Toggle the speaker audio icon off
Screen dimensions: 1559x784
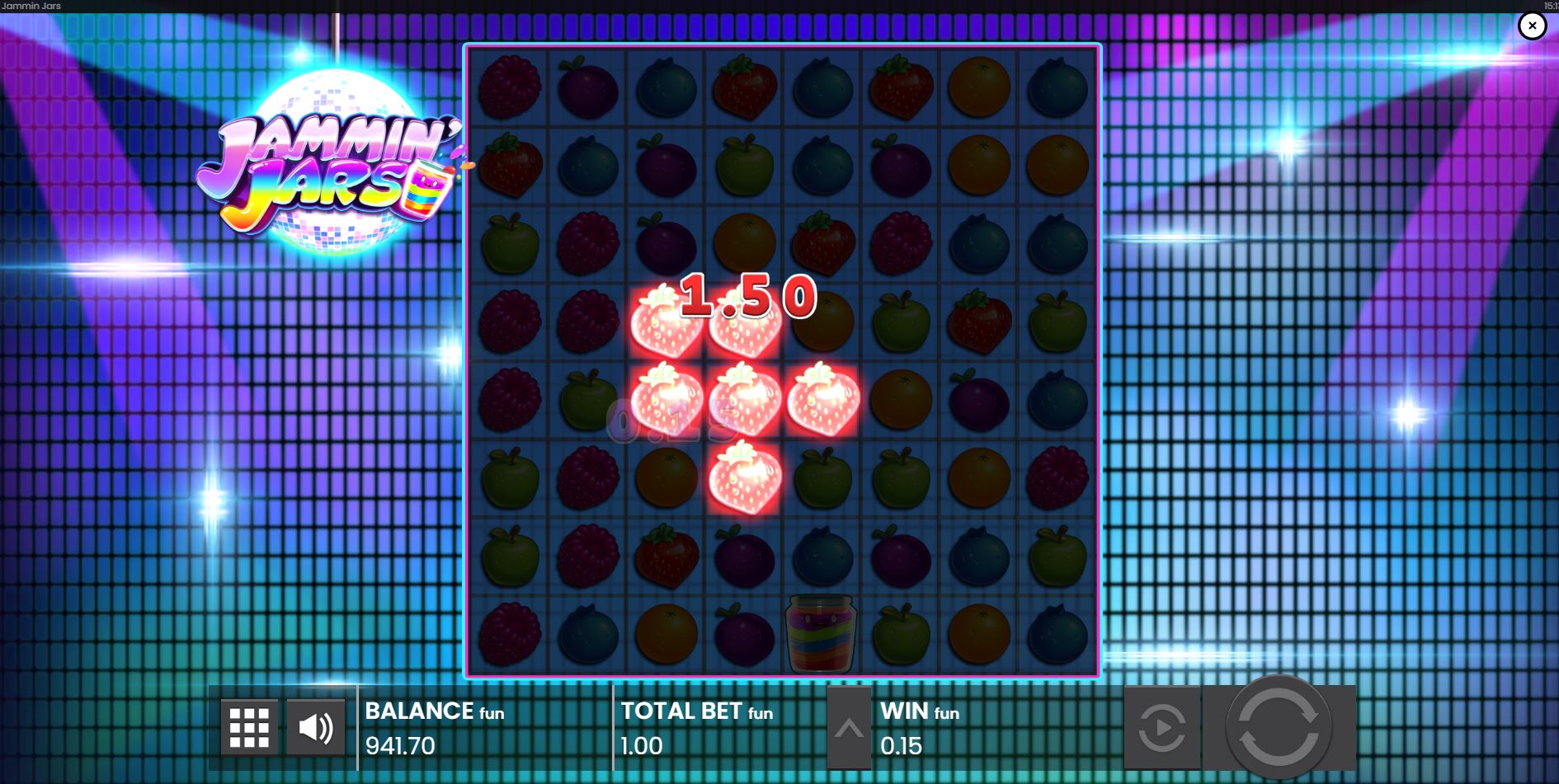pyautogui.click(x=316, y=726)
